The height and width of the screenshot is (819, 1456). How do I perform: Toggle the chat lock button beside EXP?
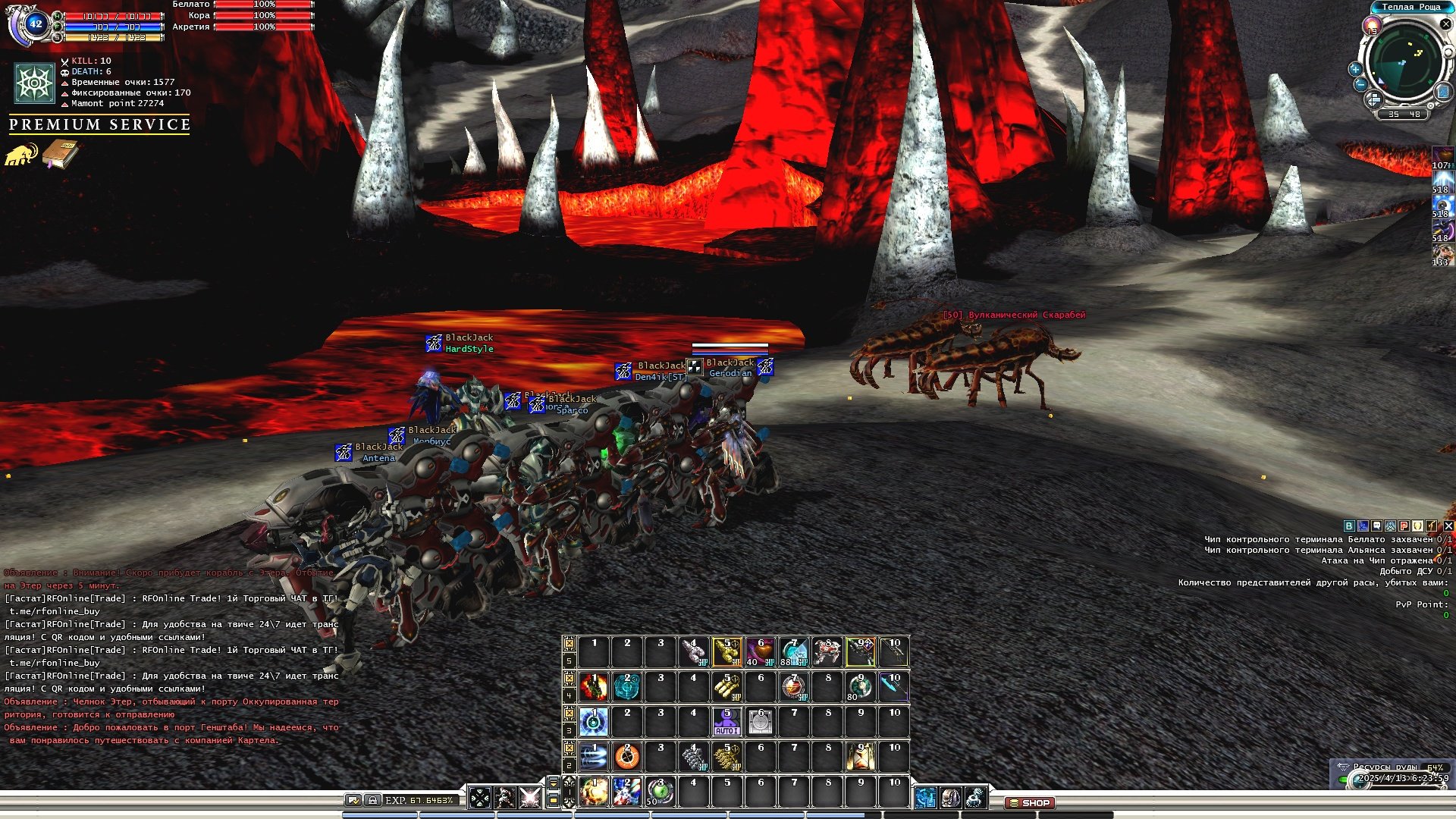(x=372, y=800)
